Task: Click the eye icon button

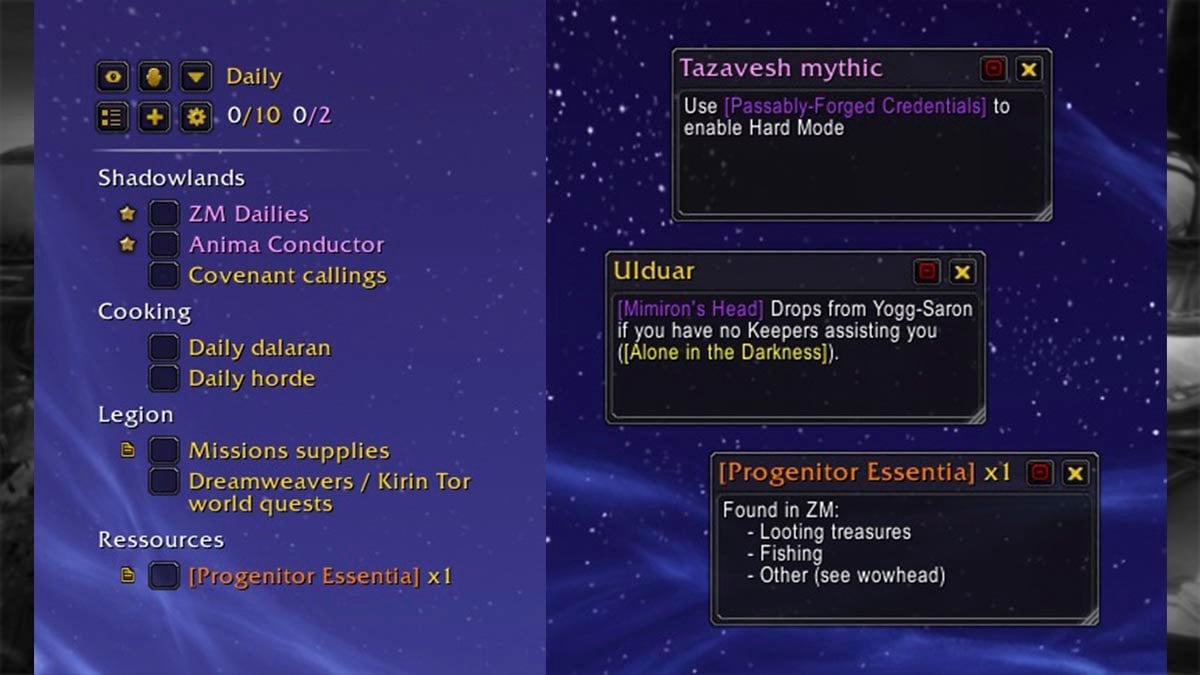Action: tap(113, 77)
